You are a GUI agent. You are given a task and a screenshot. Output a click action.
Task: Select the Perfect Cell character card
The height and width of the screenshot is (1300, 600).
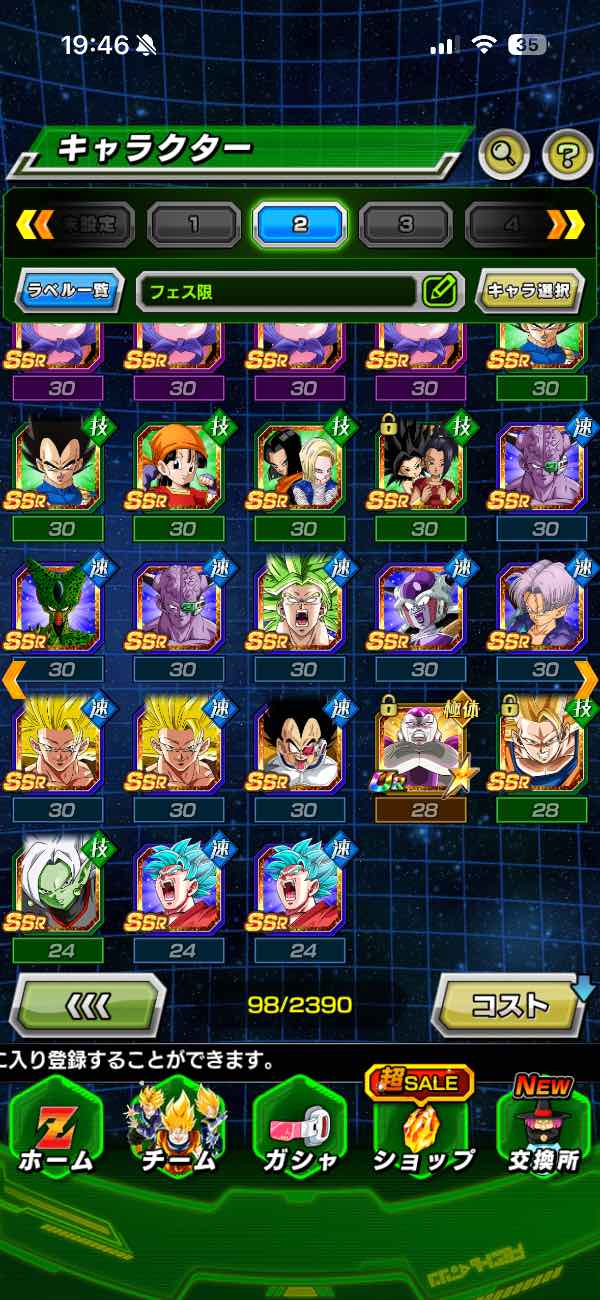61,609
